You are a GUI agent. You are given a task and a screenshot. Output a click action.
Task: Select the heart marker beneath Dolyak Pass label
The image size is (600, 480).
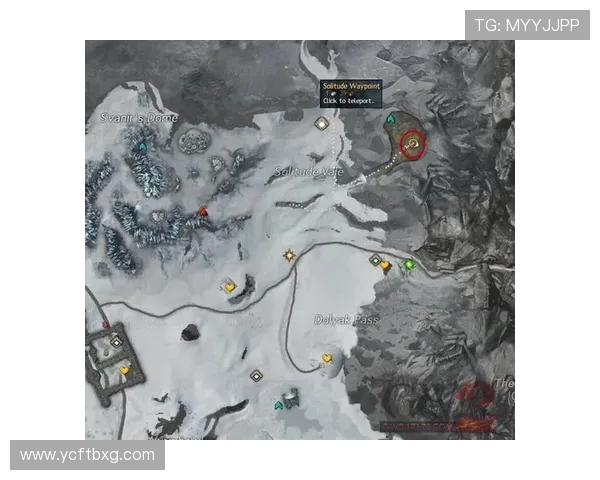327,358
